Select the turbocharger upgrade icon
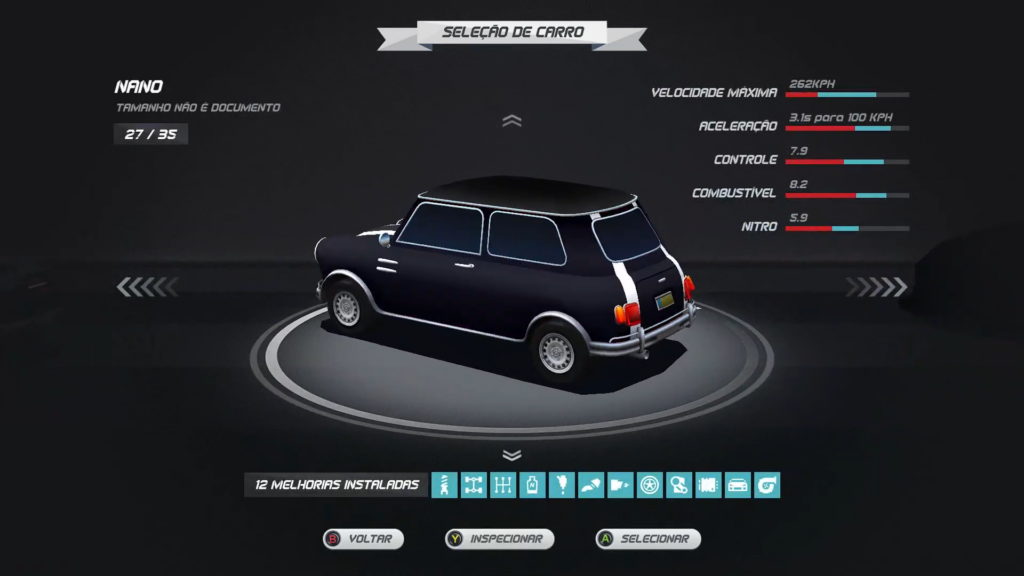This screenshot has height=576, width=1024. [x=767, y=485]
